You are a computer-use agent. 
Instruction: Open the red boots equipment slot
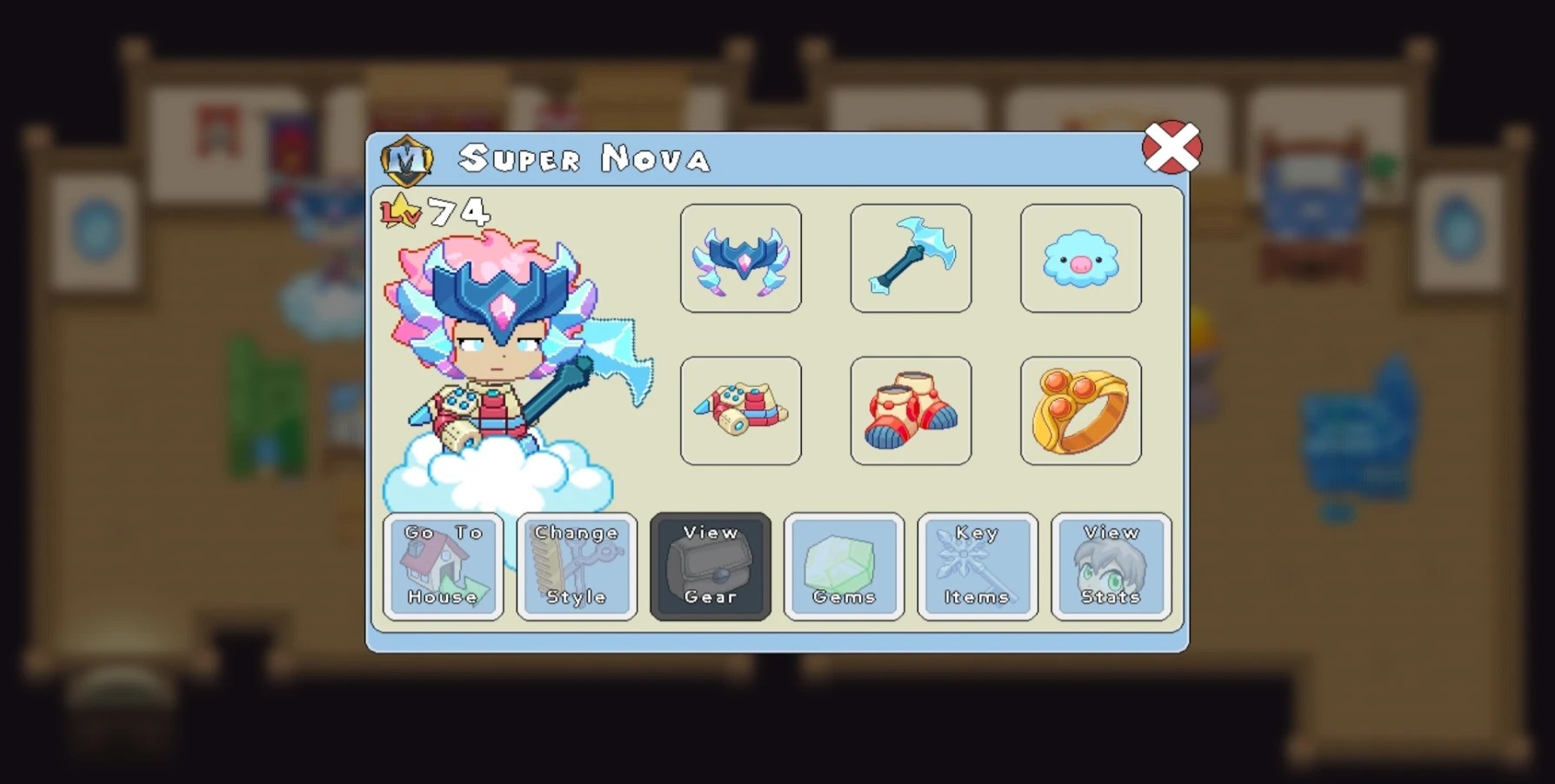tap(911, 410)
